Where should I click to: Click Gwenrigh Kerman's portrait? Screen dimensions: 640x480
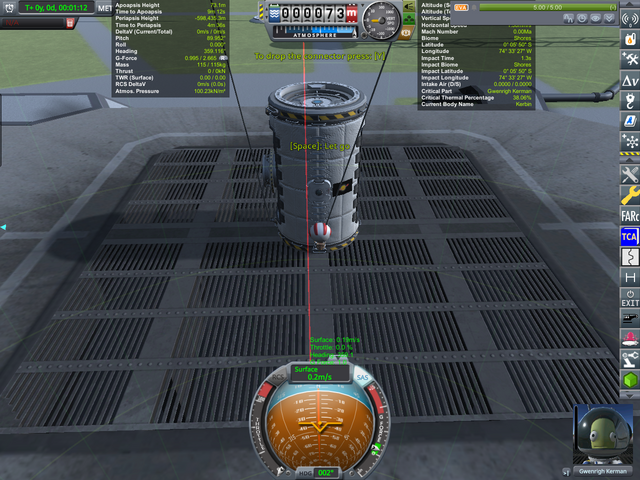tap(603, 435)
